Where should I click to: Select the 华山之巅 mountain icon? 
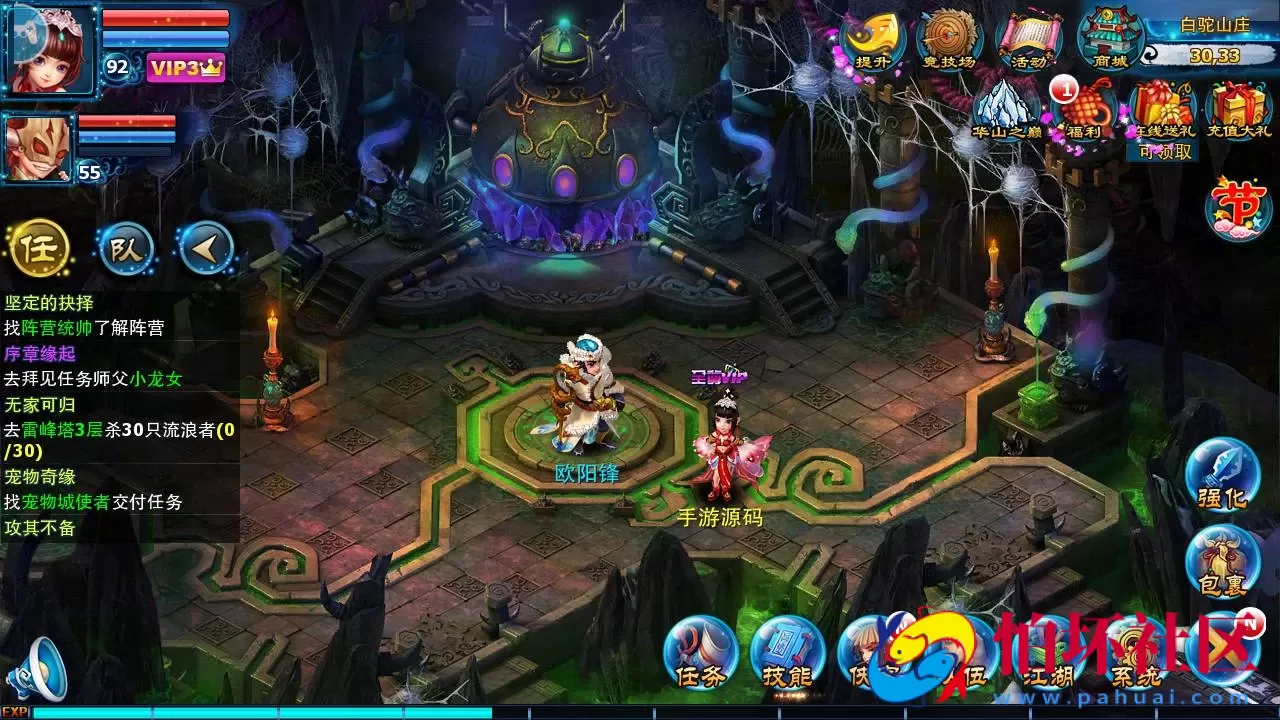(1008, 109)
